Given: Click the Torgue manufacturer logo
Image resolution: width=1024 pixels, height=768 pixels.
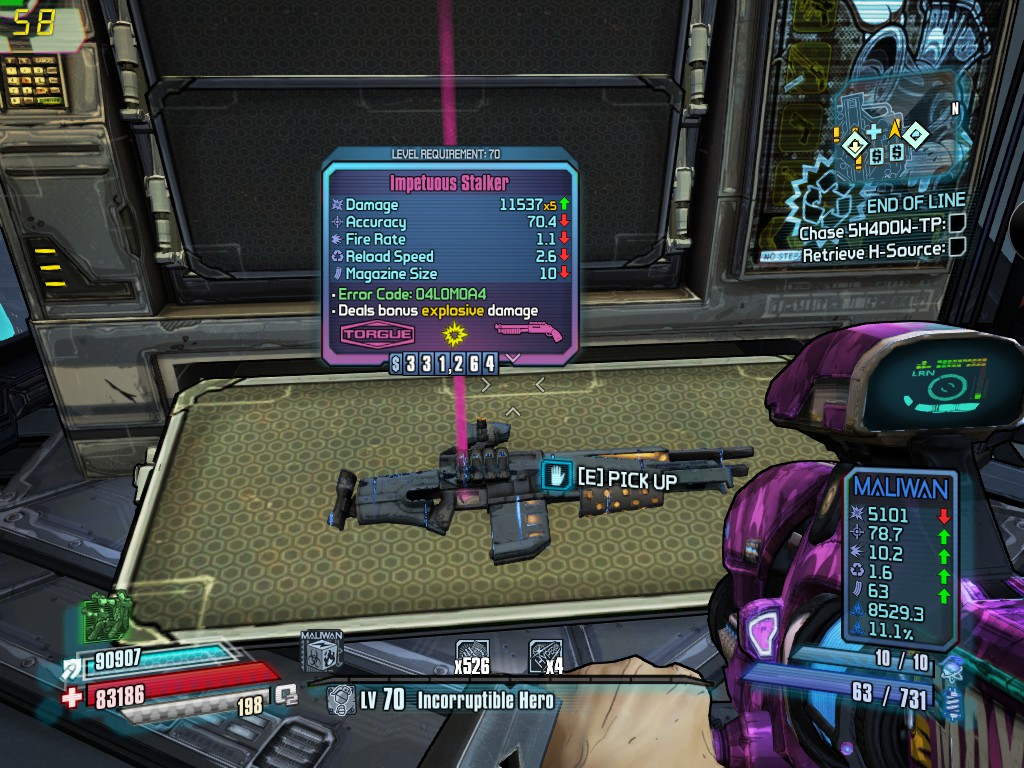Looking at the screenshot, I should pyautogui.click(x=378, y=334).
